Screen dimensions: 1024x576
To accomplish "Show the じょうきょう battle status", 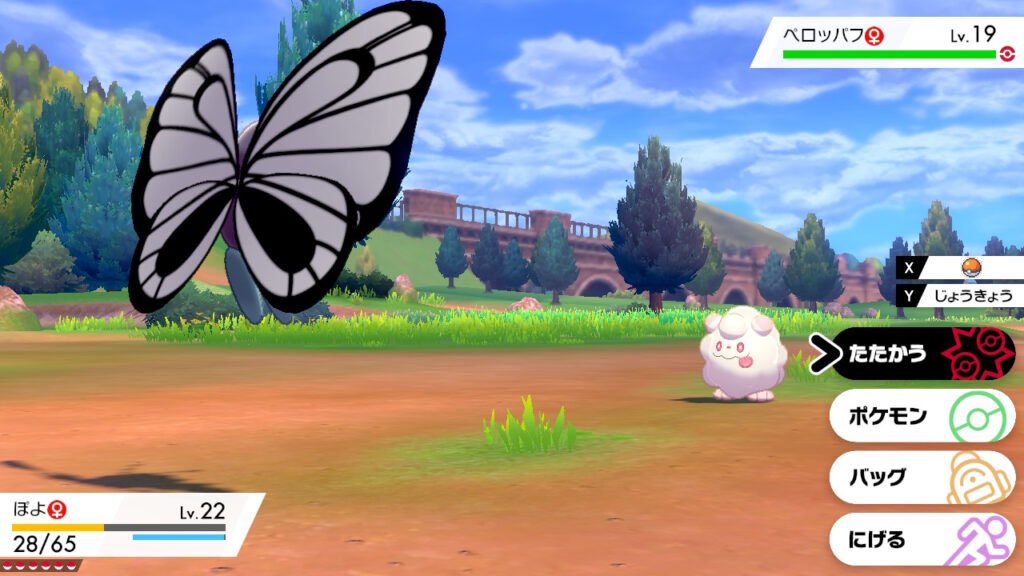I will pyautogui.click(x=965, y=295).
